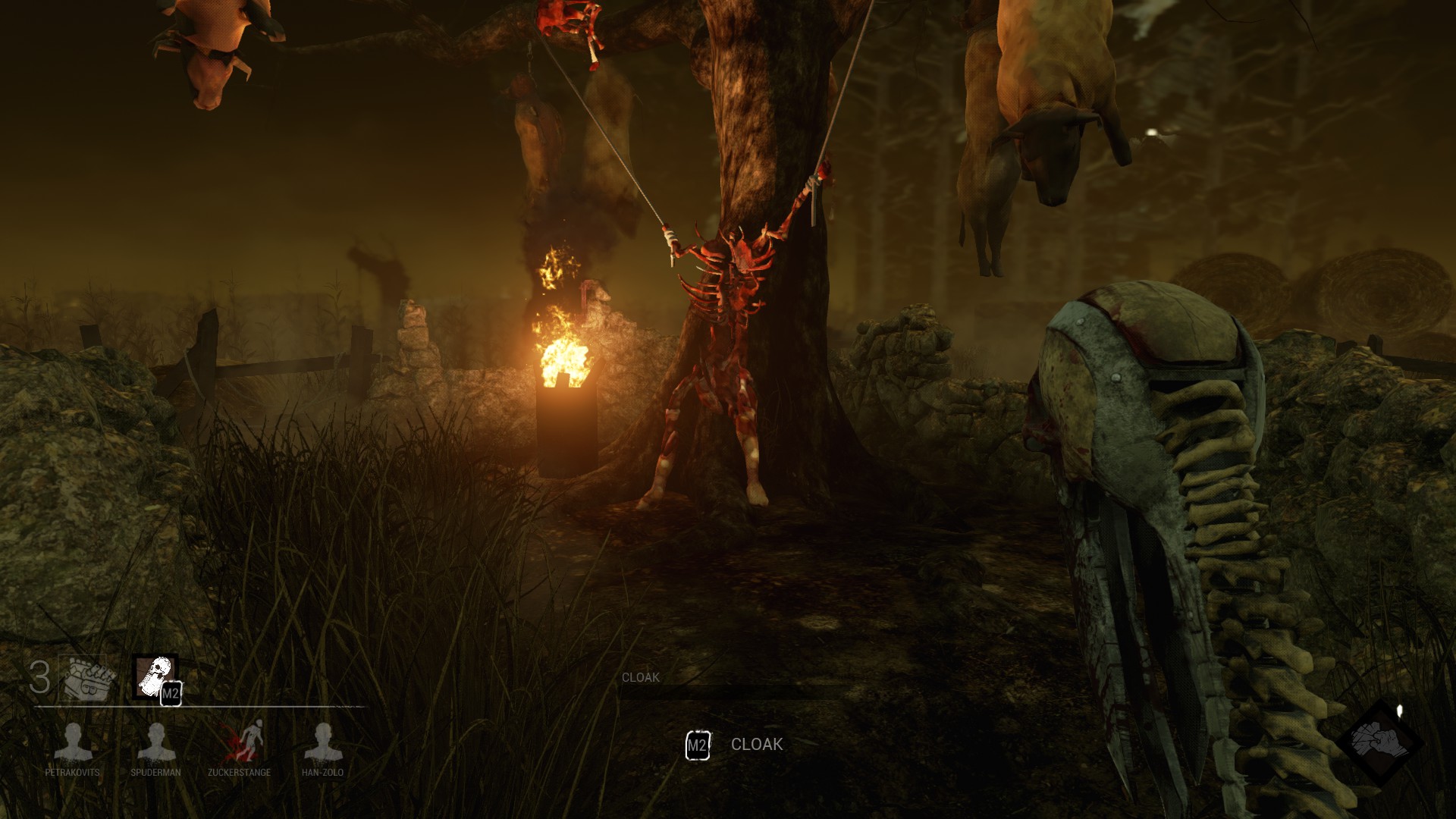Click the power charge progress bar
This screenshot has width=1456, height=819.
coord(190,707)
